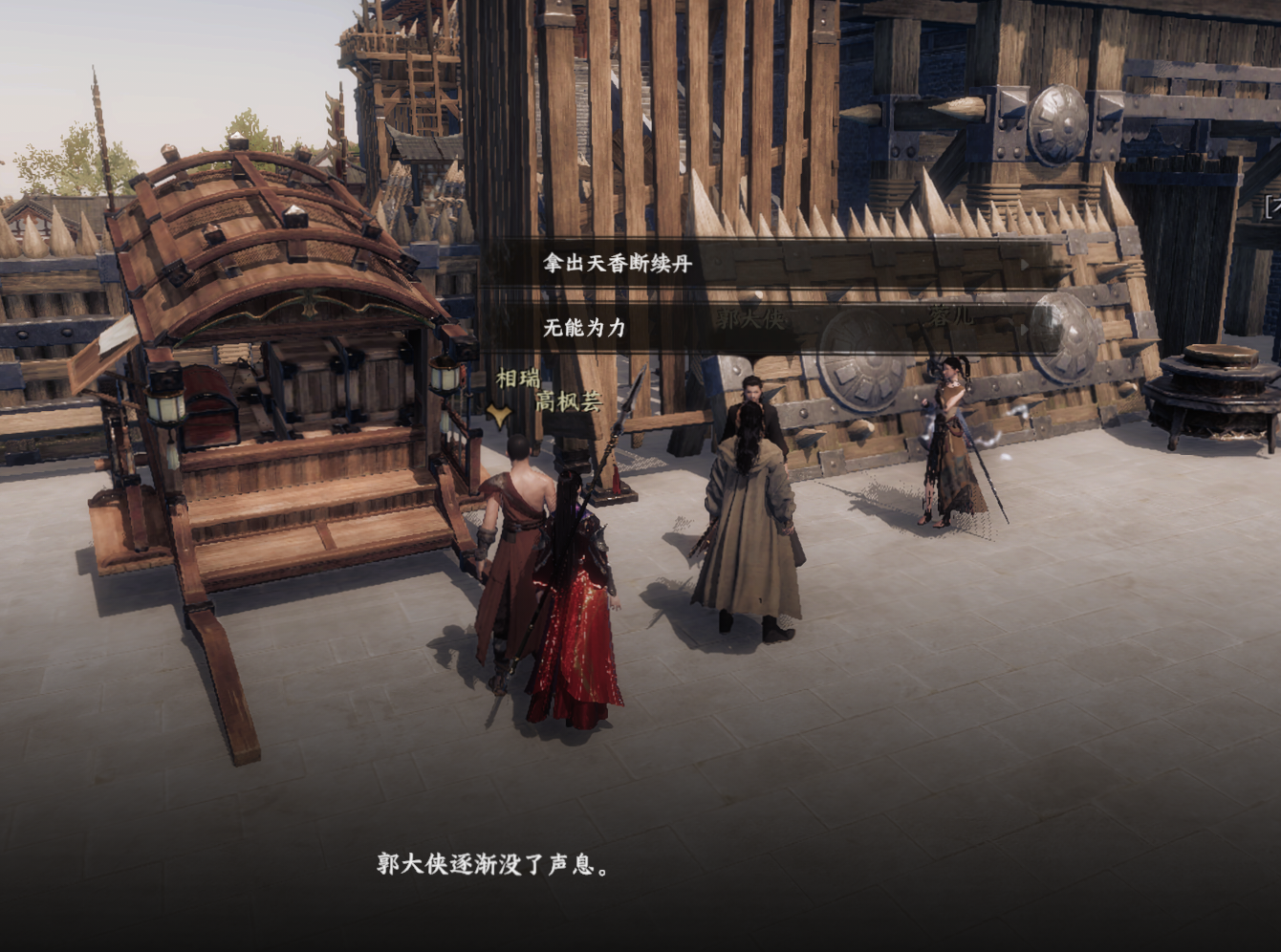Click the yellow quest arrow marker above 相瑞
1281x952 pixels.
[498, 416]
